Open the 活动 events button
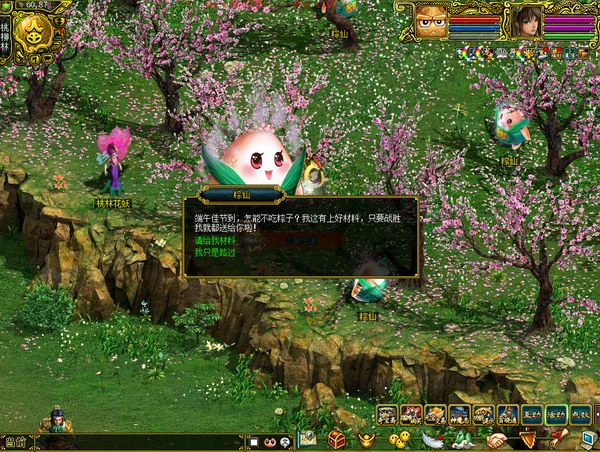The image size is (600, 452). click(x=556, y=414)
